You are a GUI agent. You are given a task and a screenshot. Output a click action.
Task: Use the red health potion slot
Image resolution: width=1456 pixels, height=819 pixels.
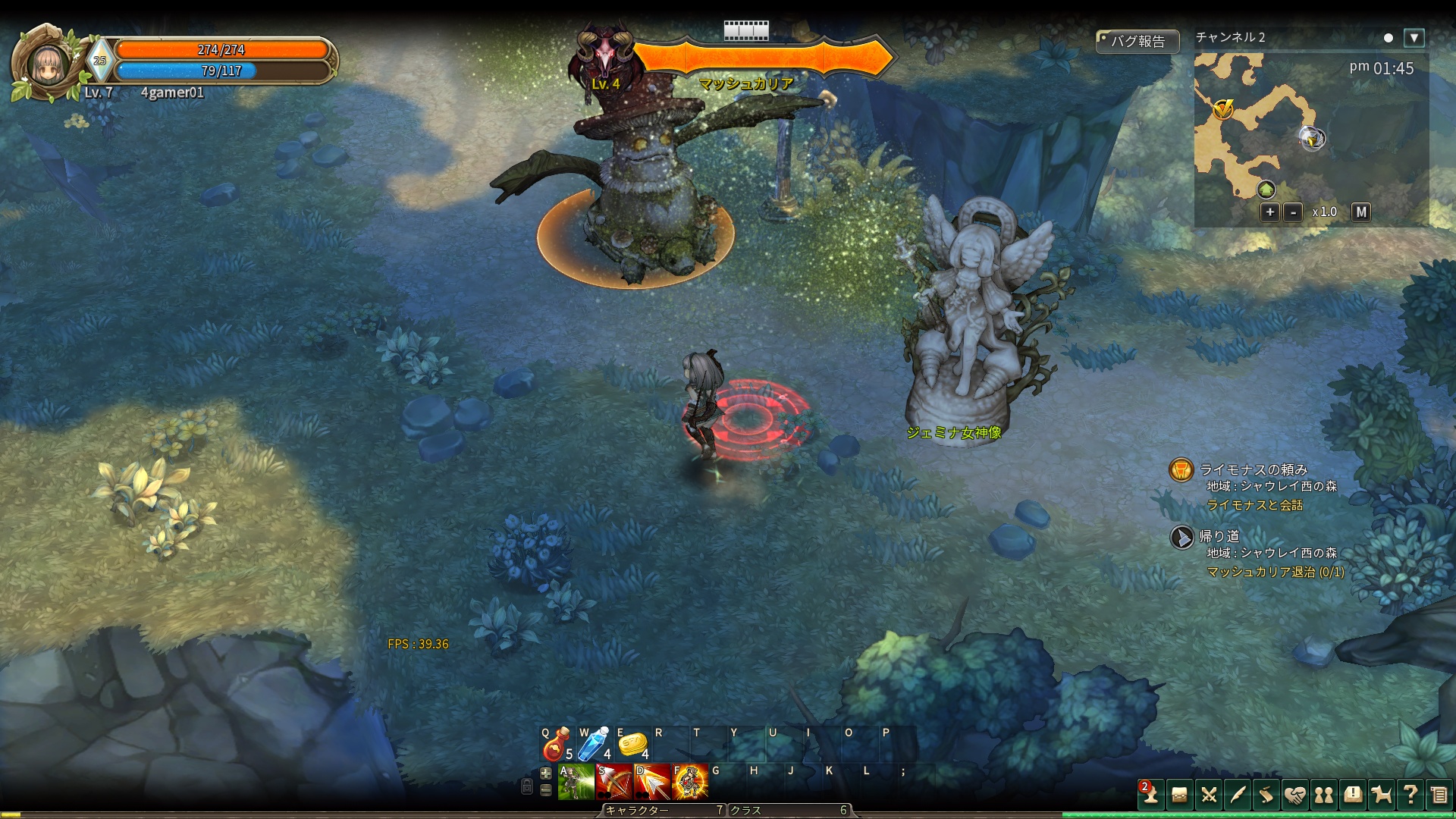point(557,744)
